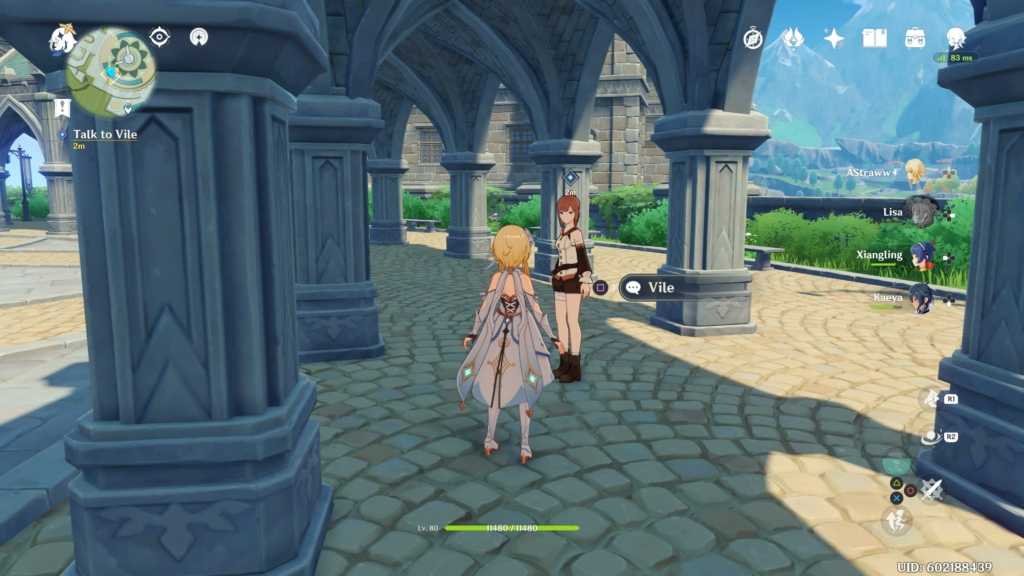
Task: Switch to party member Lisa
Action: [921, 212]
